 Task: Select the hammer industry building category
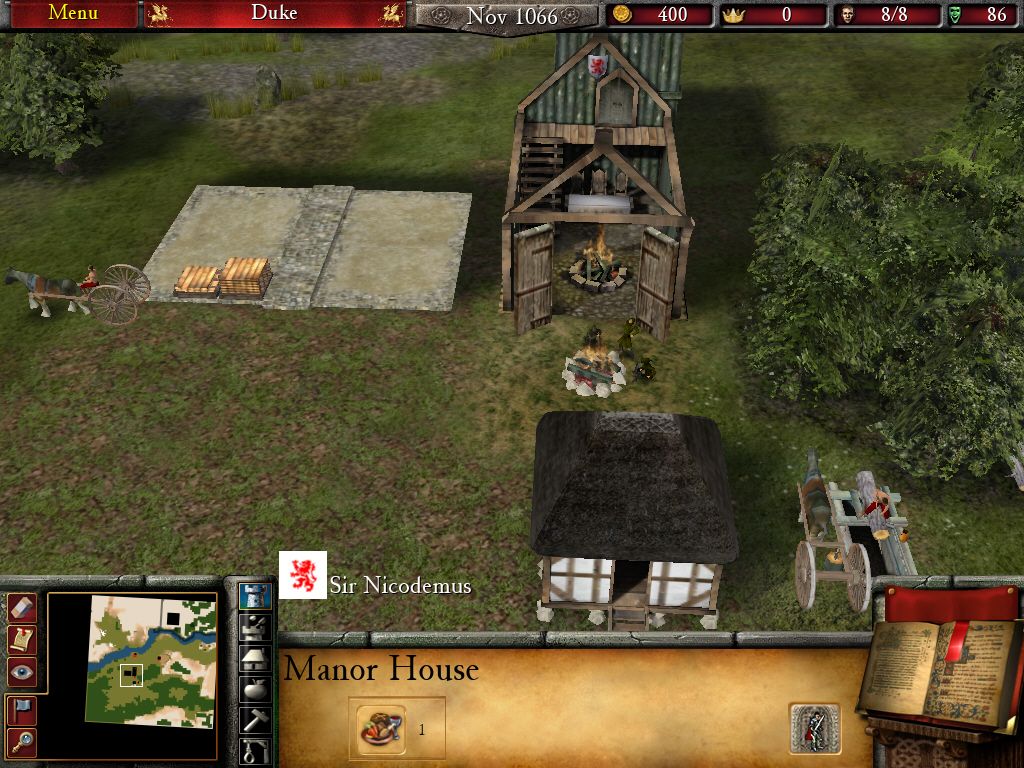tap(256, 719)
